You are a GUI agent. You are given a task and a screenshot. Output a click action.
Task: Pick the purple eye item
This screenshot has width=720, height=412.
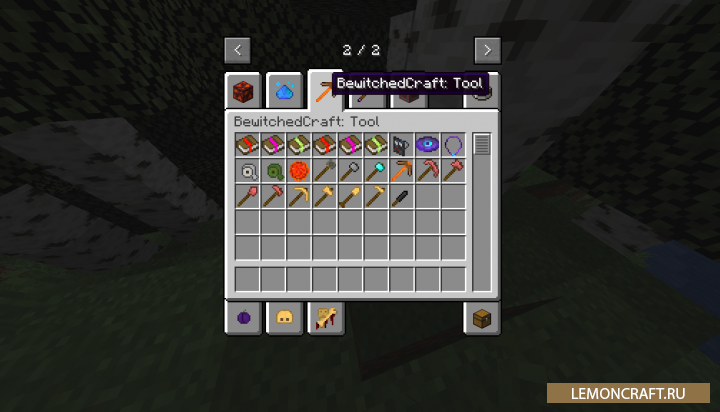point(428,145)
